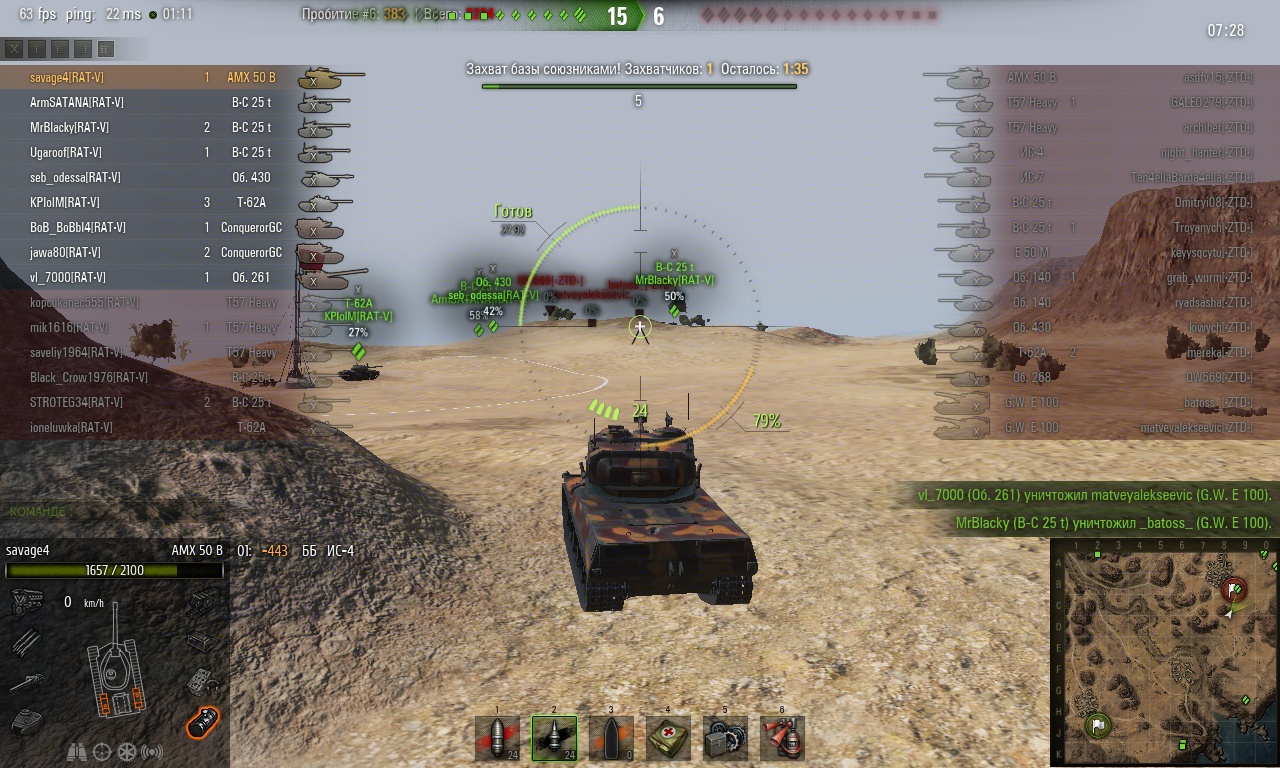
Task: Hide the player list with the X button
Action: pos(14,48)
